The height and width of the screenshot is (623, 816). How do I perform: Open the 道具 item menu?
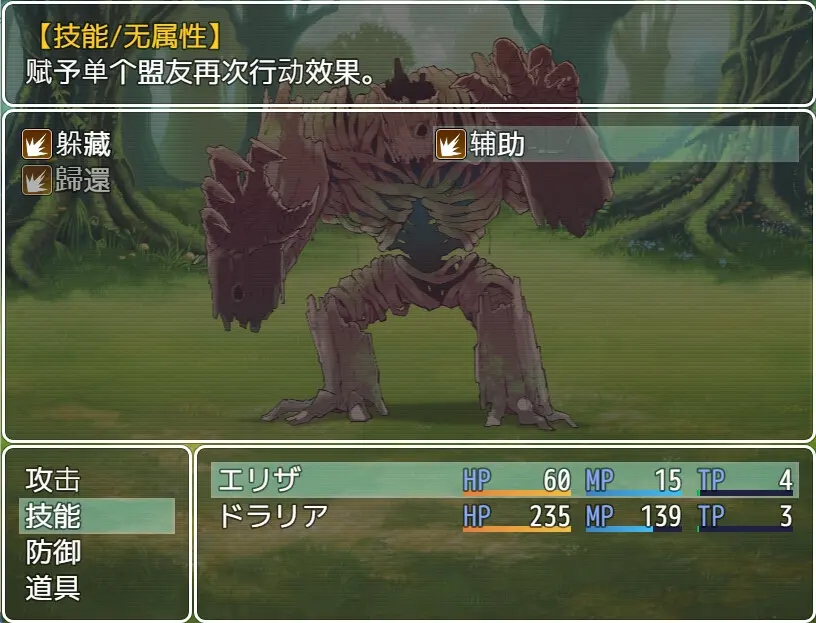[x=54, y=588]
